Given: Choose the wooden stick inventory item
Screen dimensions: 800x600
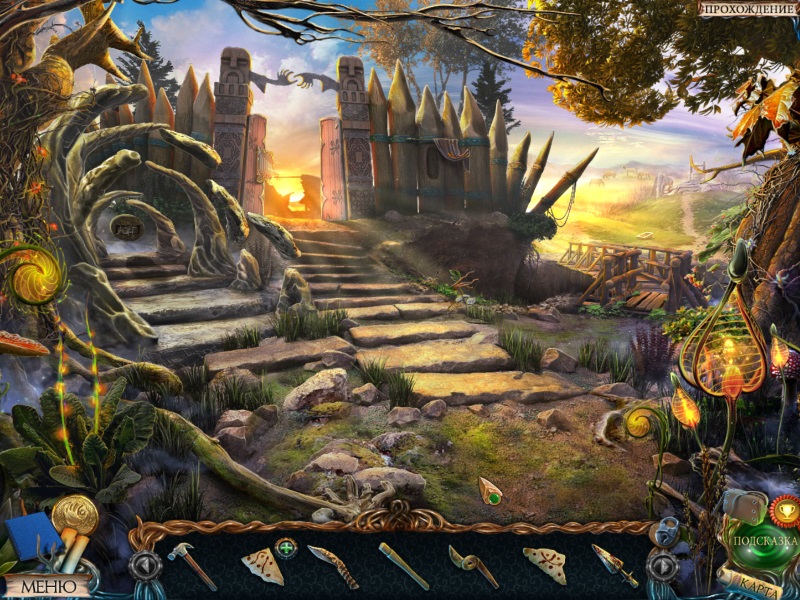Looking at the screenshot, I should click(x=403, y=566).
